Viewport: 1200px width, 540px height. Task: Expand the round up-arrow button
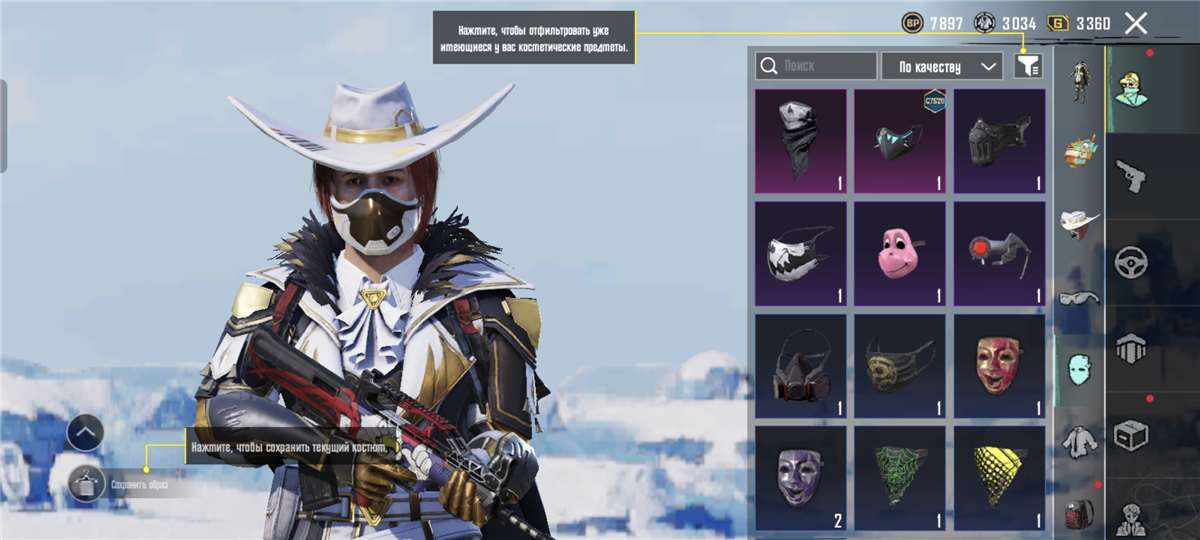pos(85,433)
